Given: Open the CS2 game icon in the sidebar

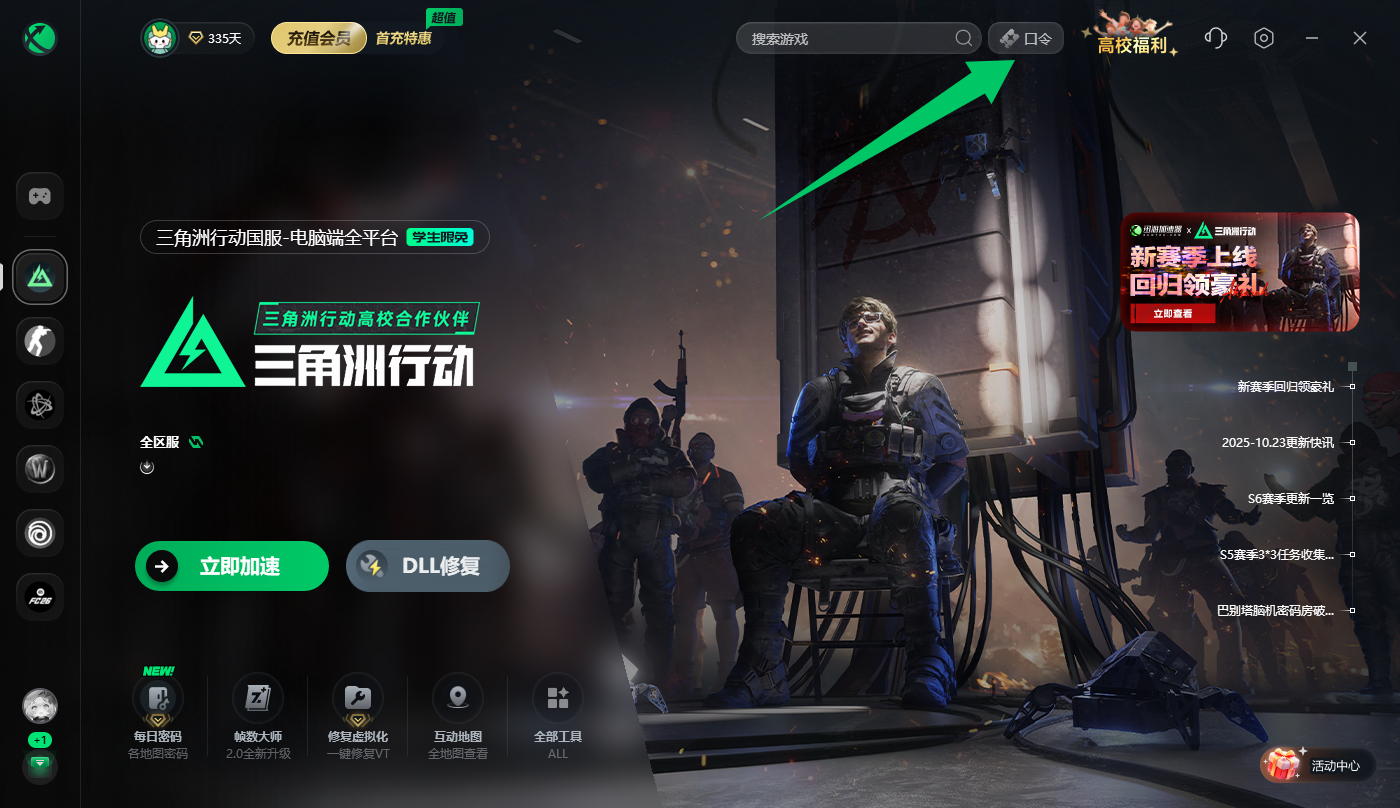Looking at the screenshot, I should (40, 341).
